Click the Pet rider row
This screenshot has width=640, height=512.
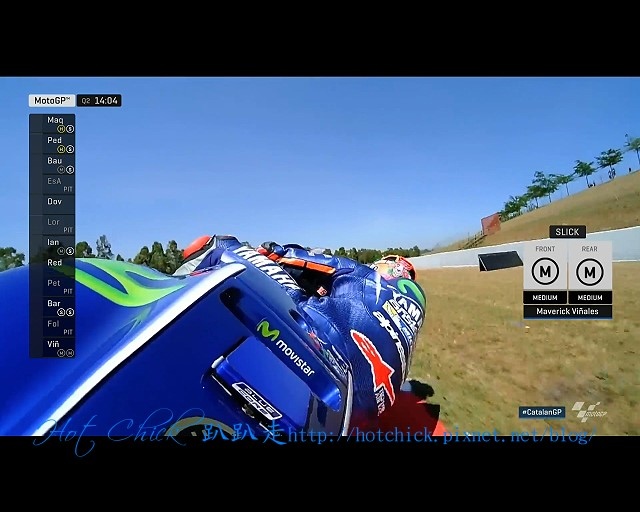pyautogui.click(x=53, y=287)
